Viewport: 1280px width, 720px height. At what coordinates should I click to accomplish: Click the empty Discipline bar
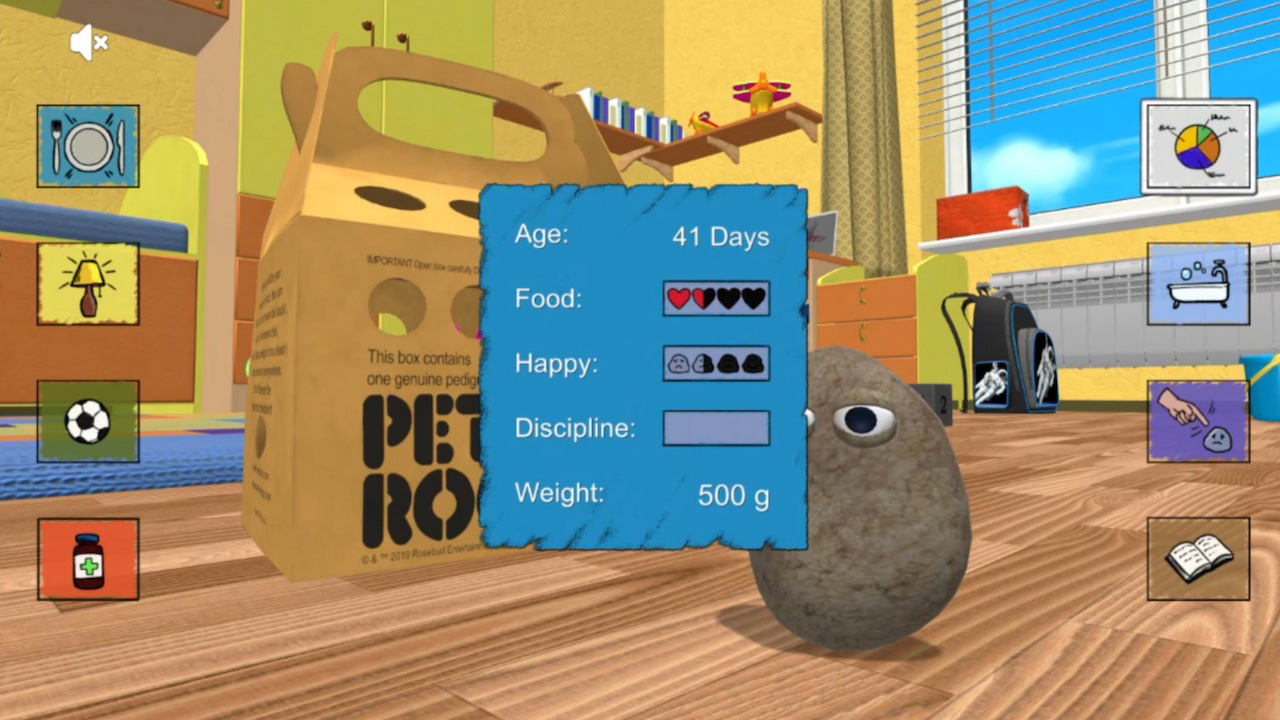(x=715, y=428)
